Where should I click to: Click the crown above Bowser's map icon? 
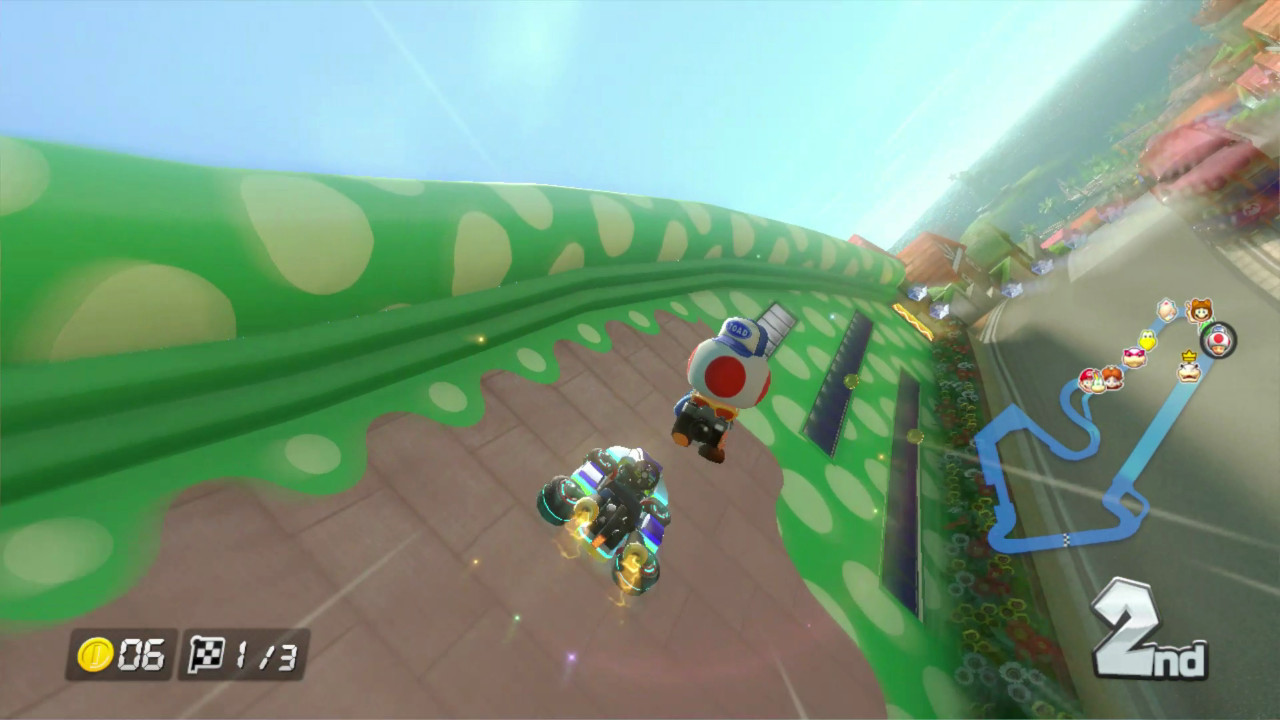[1188, 355]
